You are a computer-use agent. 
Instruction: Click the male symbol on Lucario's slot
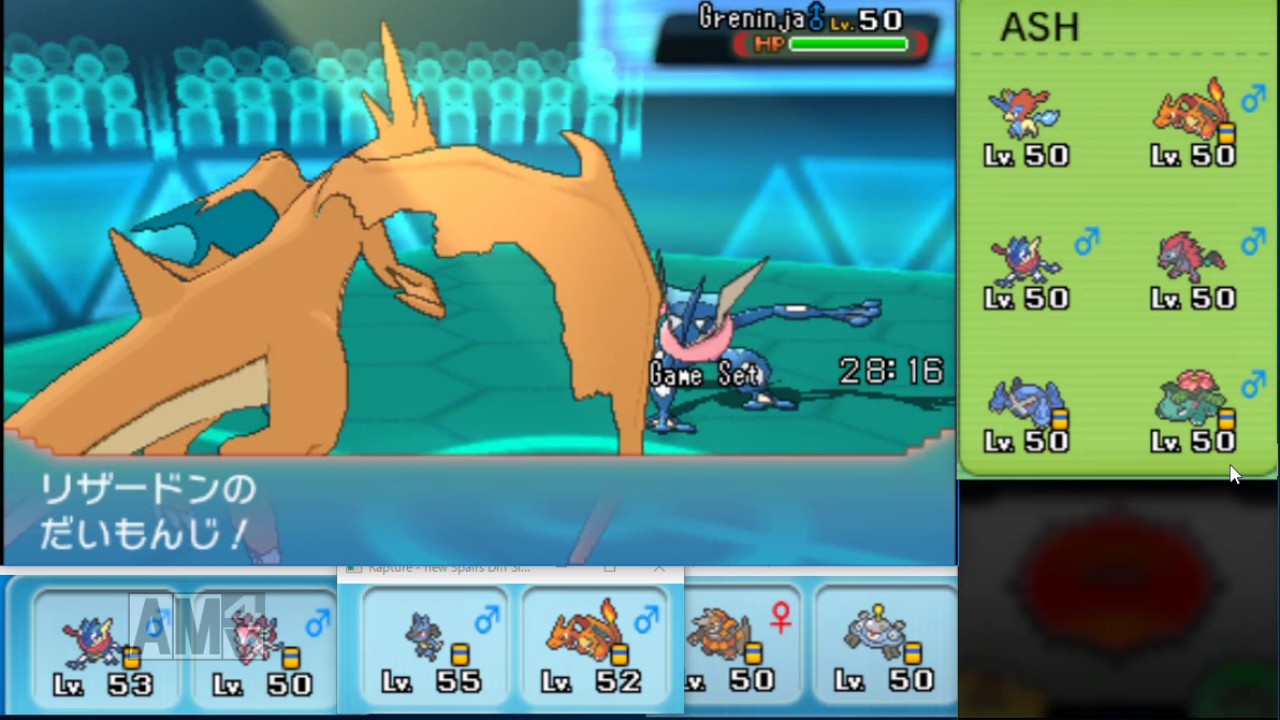[x=487, y=621]
